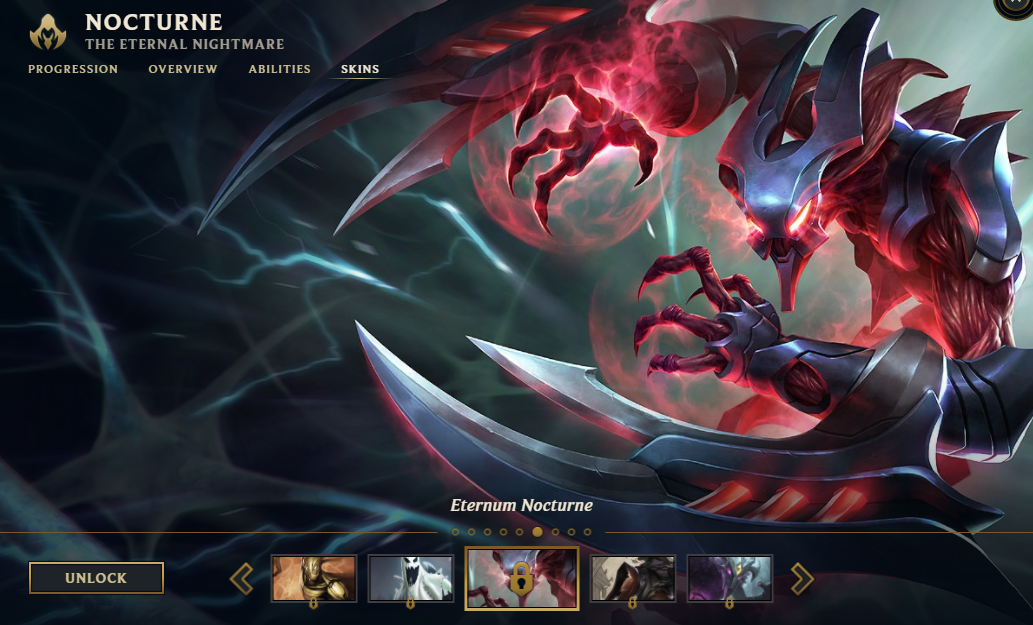Click the Nocturne champion emblem icon
Image resolution: width=1033 pixels, height=625 pixels.
point(48,32)
